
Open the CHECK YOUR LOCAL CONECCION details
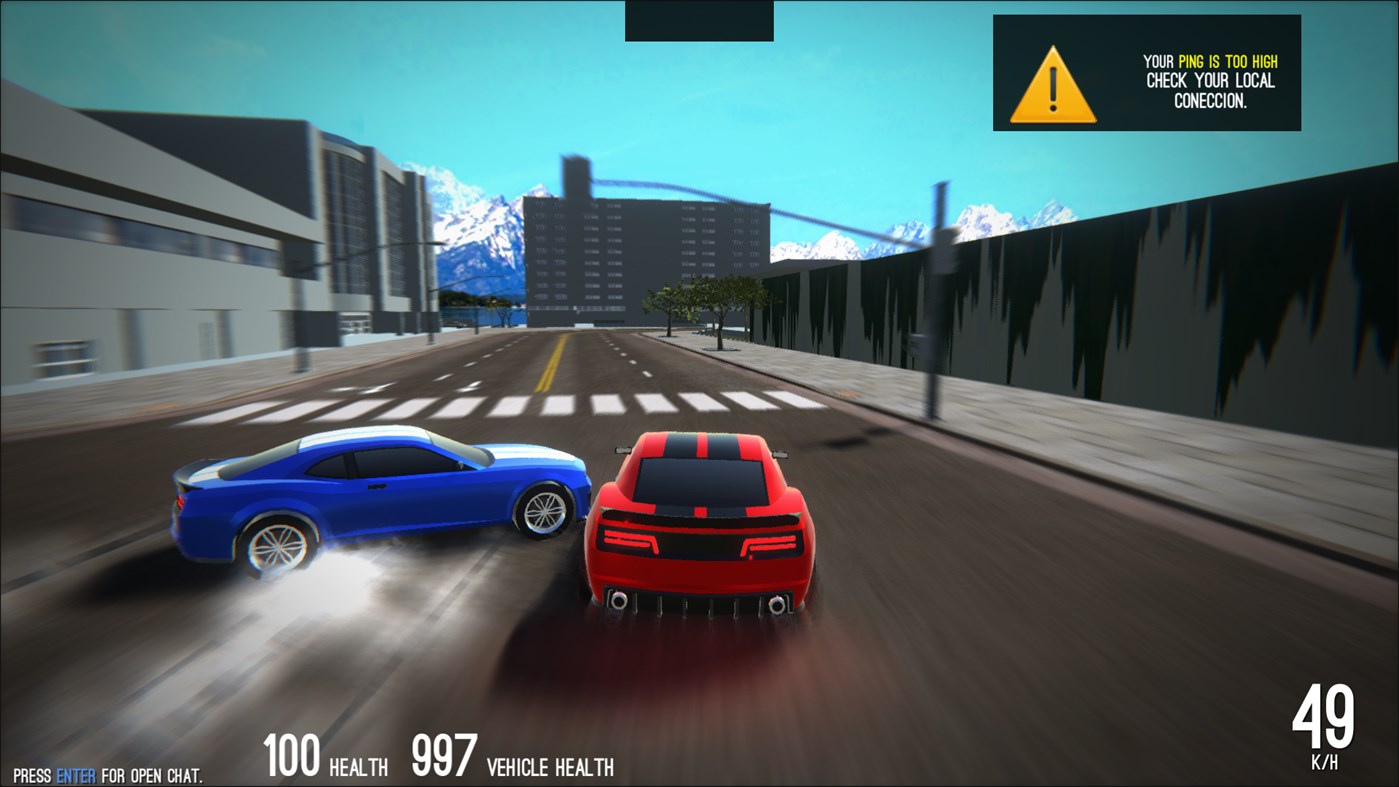1212,90
